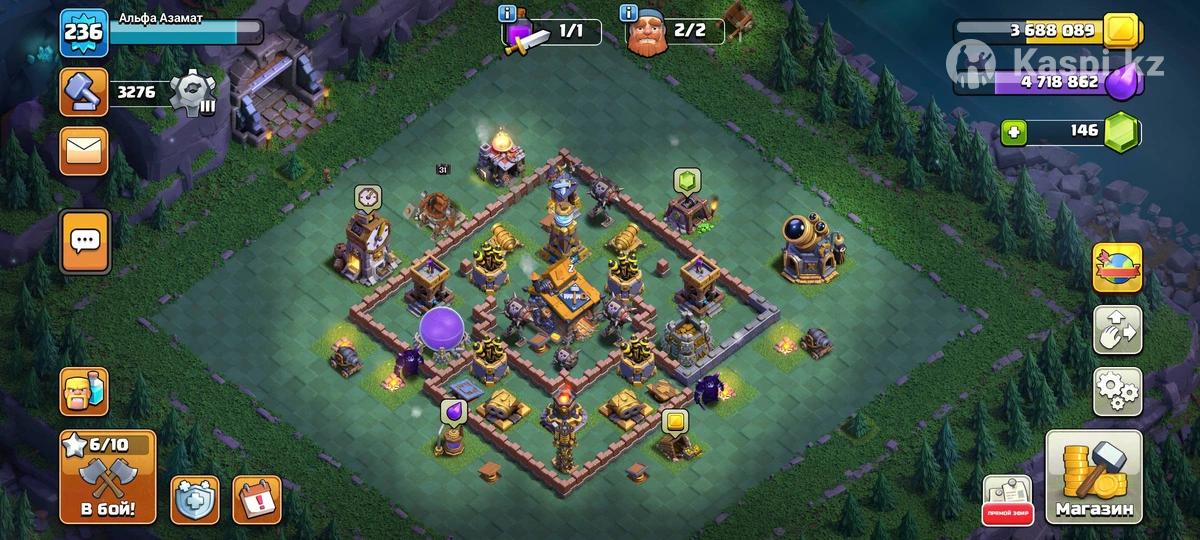Open the globe events banner icon
Screen dimensions: 1200x540
tap(1117, 267)
